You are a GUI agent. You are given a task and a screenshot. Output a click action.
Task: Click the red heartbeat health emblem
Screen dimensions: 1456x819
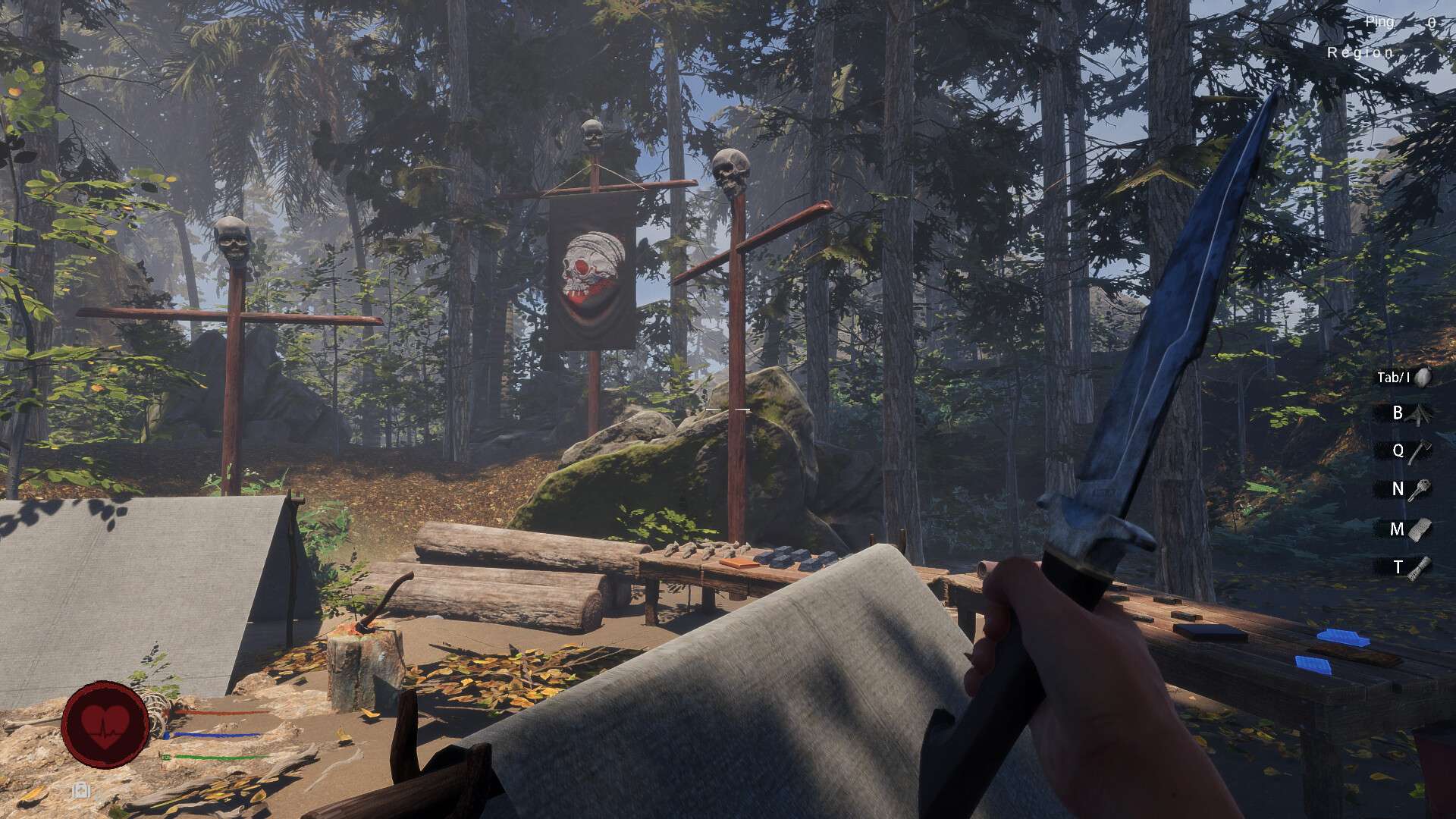pos(105,724)
